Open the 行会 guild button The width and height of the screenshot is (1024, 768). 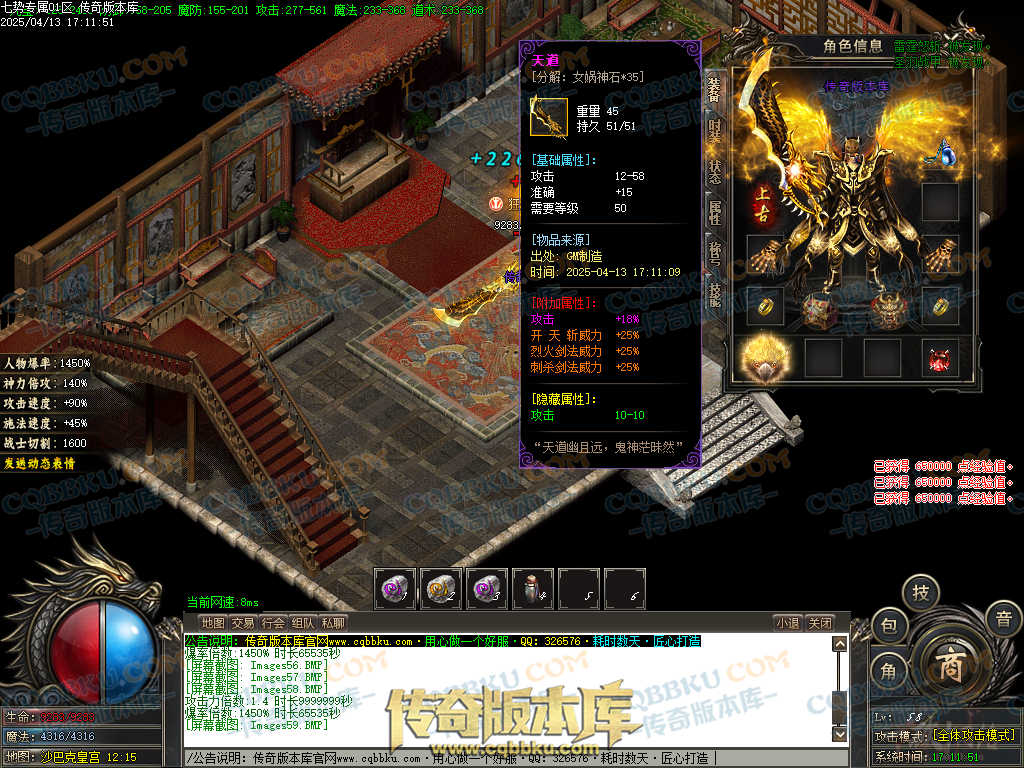[273, 622]
